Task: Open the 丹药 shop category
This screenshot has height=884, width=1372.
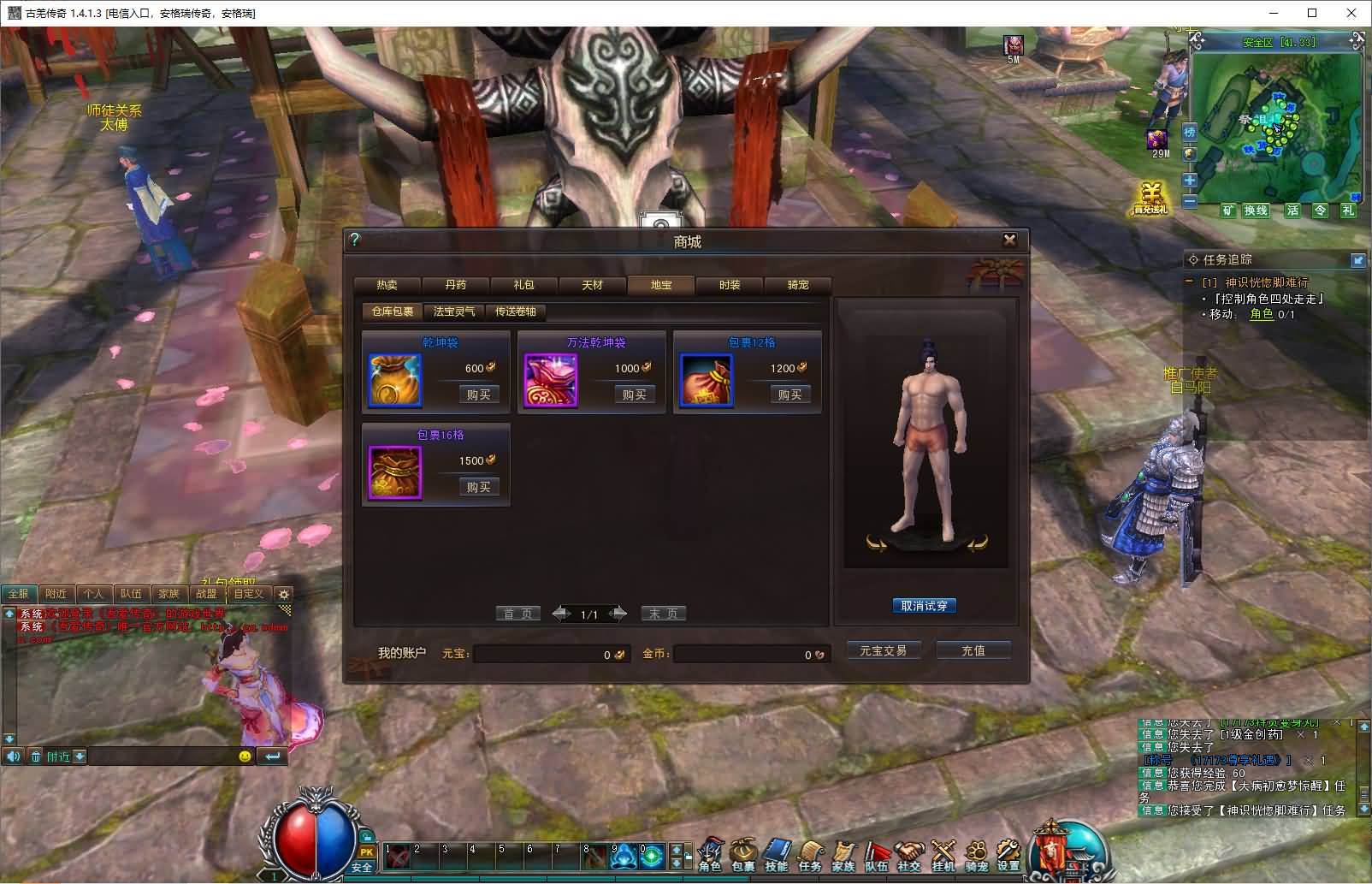Action: (x=456, y=285)
